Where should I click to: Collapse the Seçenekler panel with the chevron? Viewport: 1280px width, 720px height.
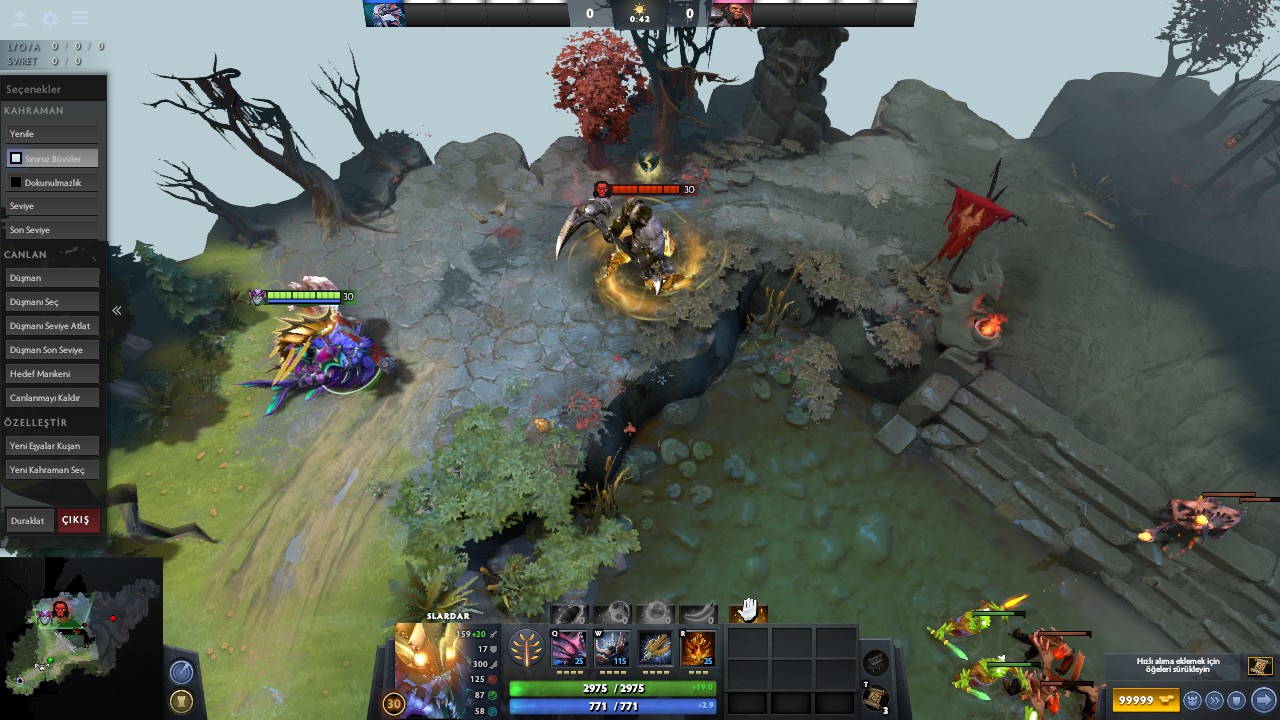116,310
